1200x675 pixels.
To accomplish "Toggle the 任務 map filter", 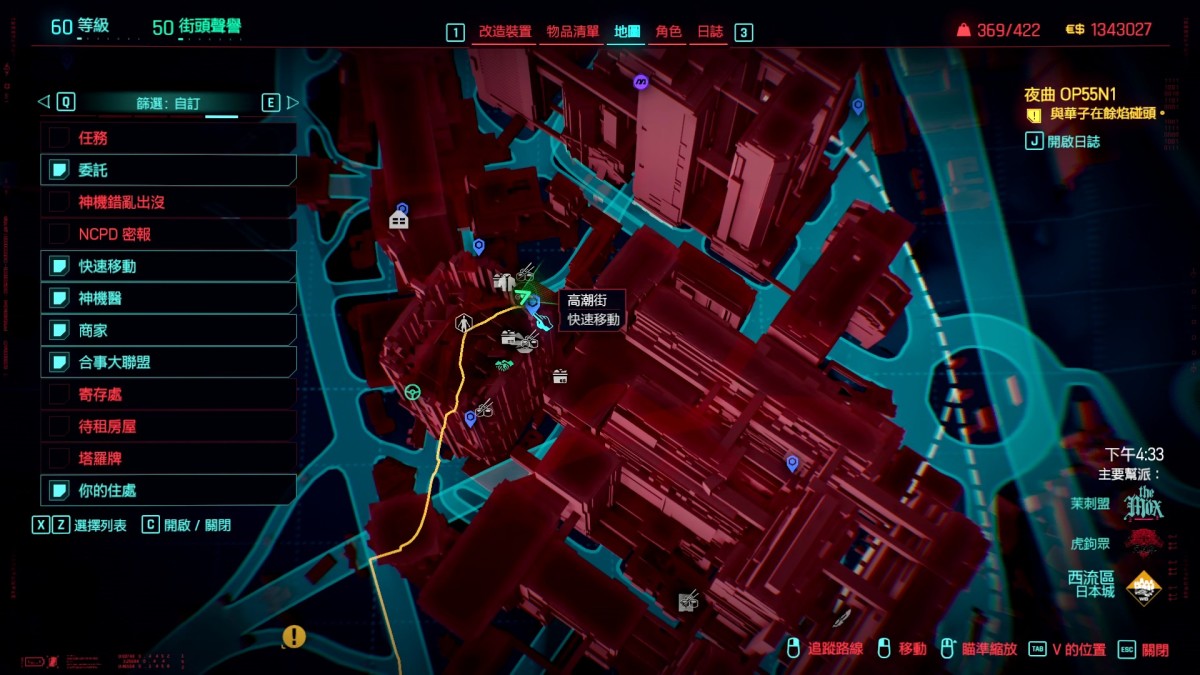I will [168, 138].
